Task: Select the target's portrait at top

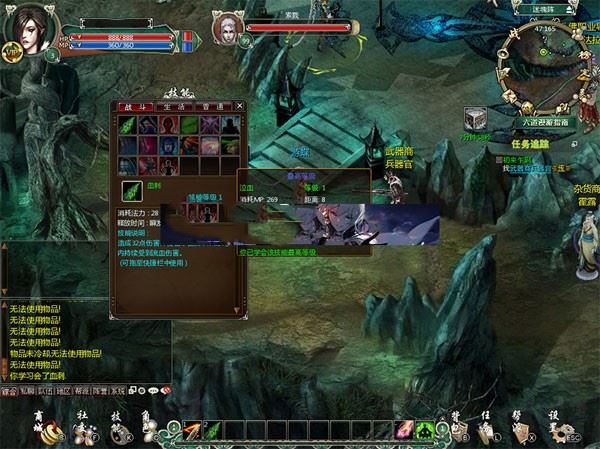Action: click(227, 29)
